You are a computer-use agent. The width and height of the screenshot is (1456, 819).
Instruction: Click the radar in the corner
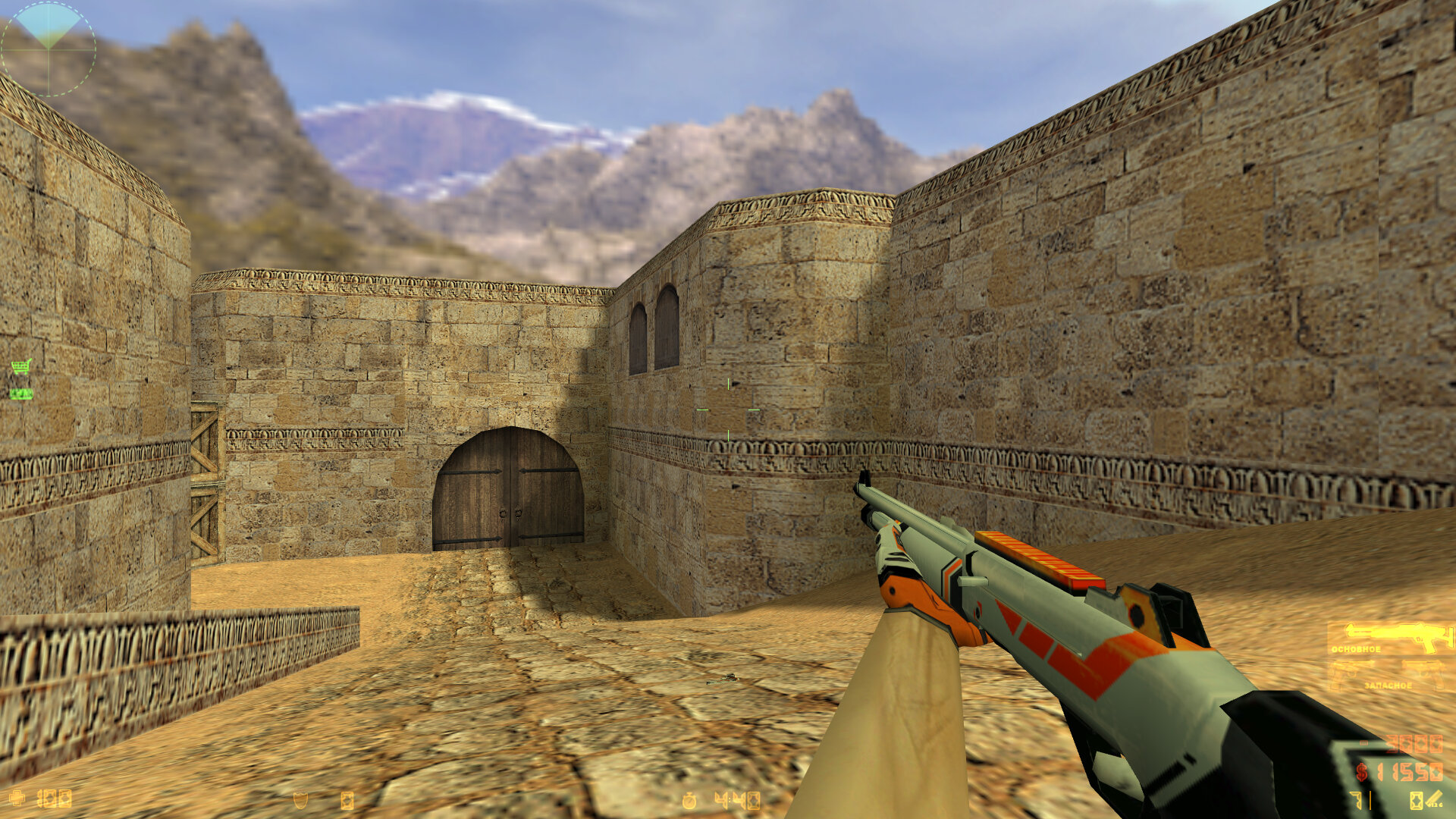click(49, 49)
